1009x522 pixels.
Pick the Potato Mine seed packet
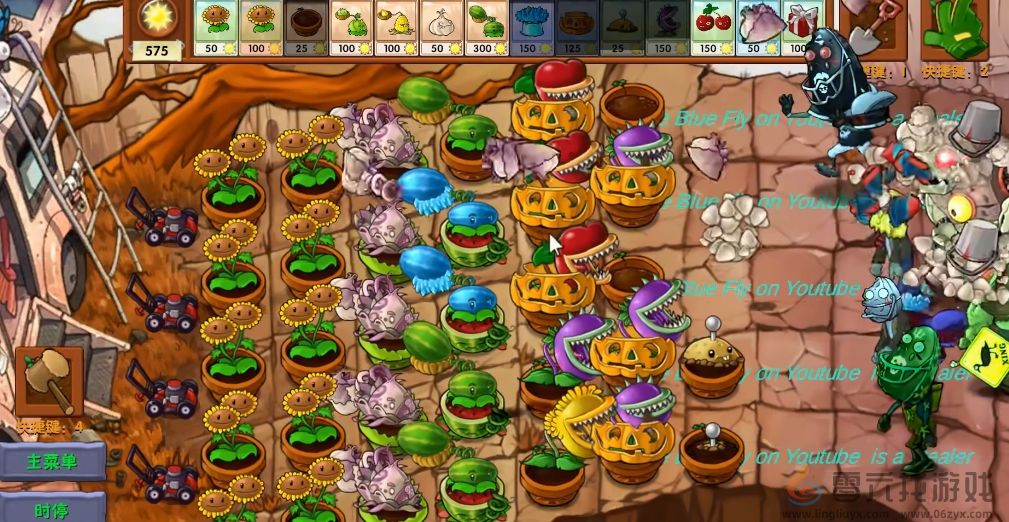click(x=622, y=27)
